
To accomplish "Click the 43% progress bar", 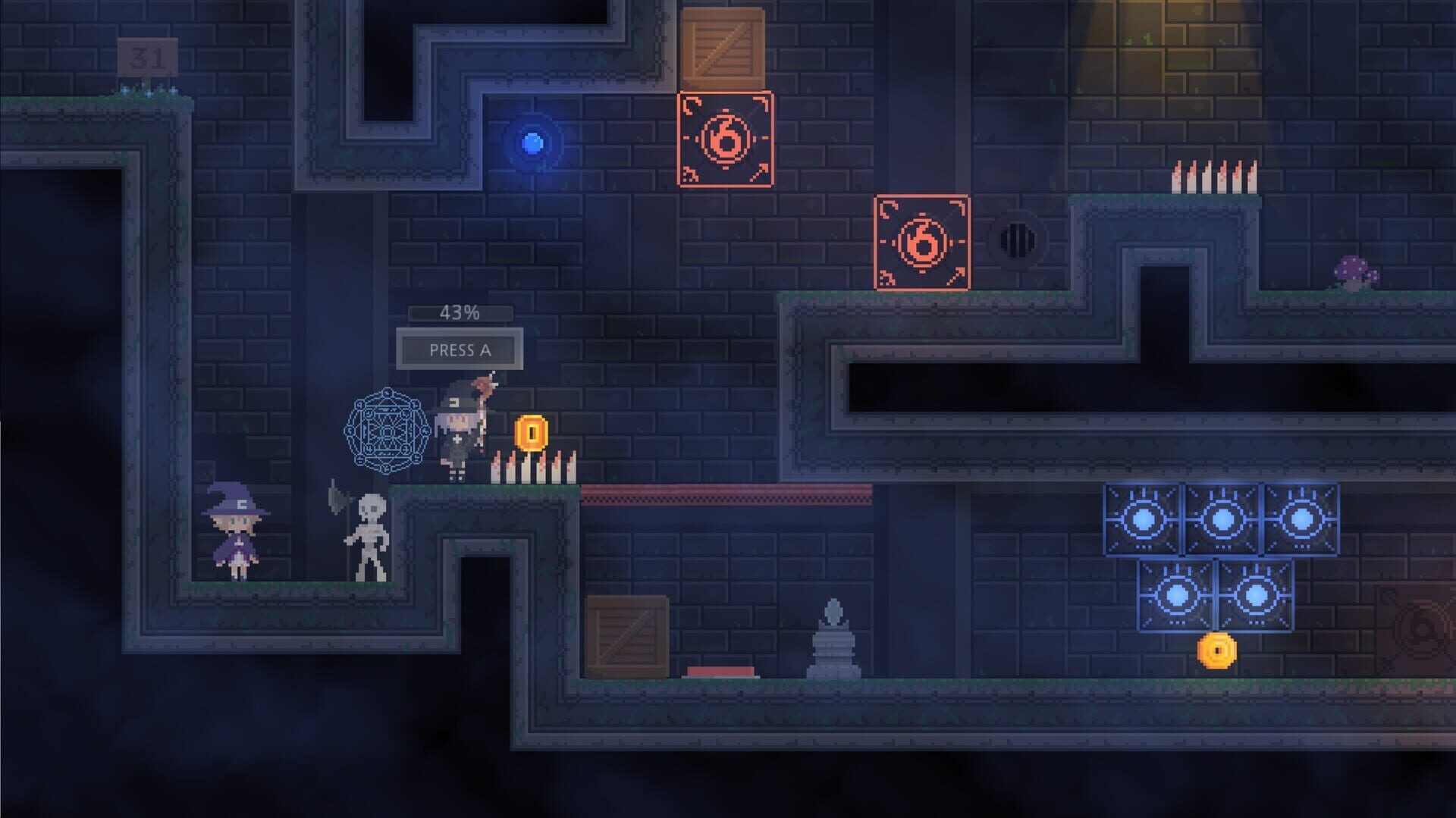I will point(457,311).
